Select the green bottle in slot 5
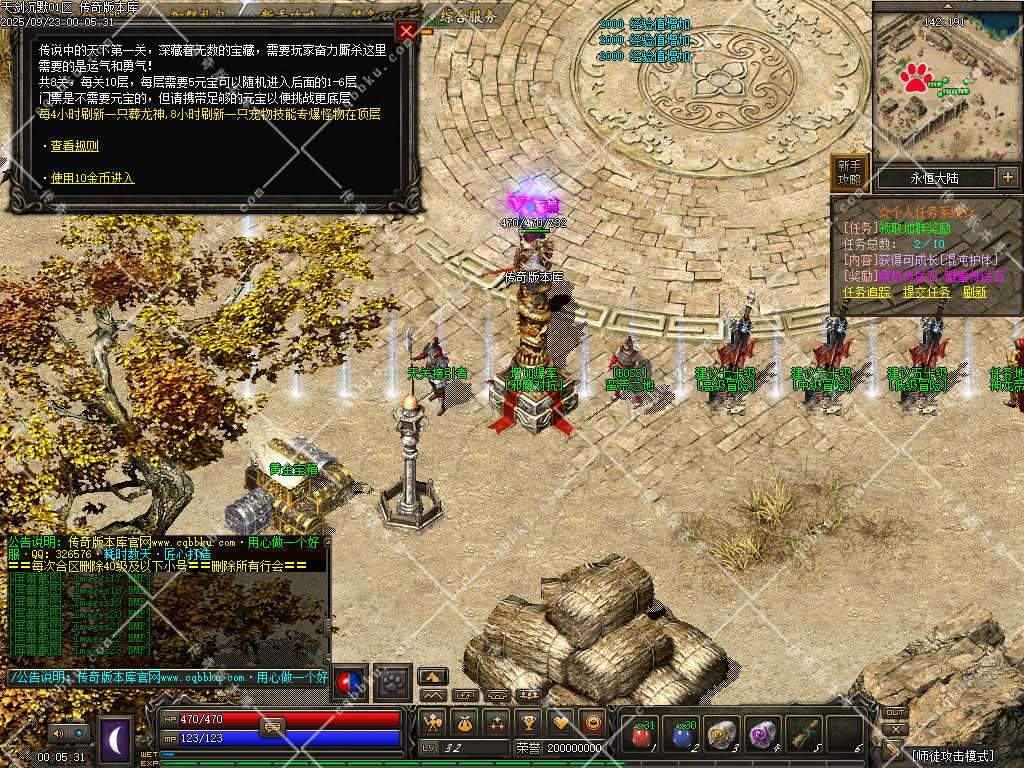The height and width of the screenshot is (768, 1024). click(805, 736)
